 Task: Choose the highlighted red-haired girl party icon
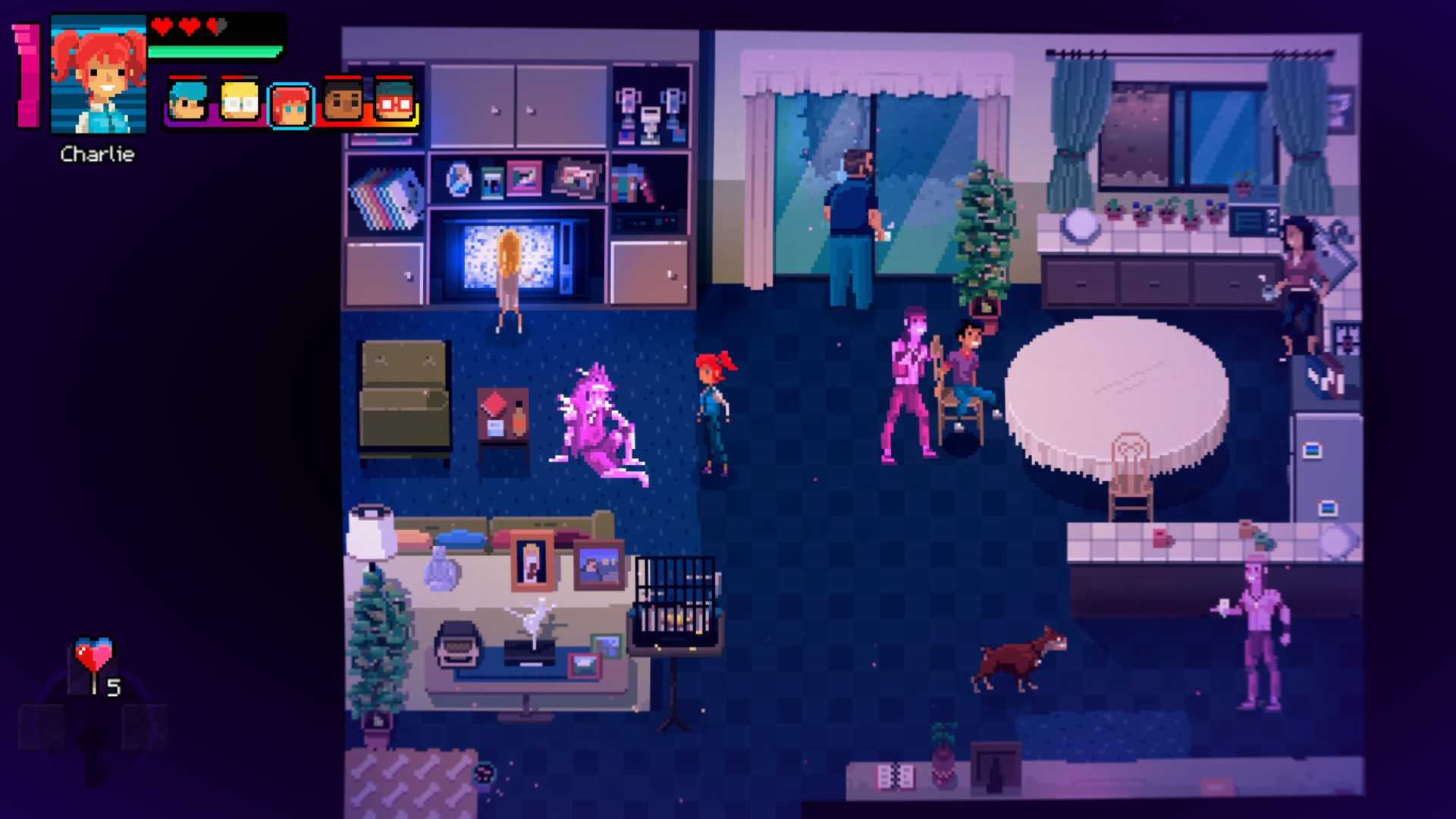click(x=291, y=105)
